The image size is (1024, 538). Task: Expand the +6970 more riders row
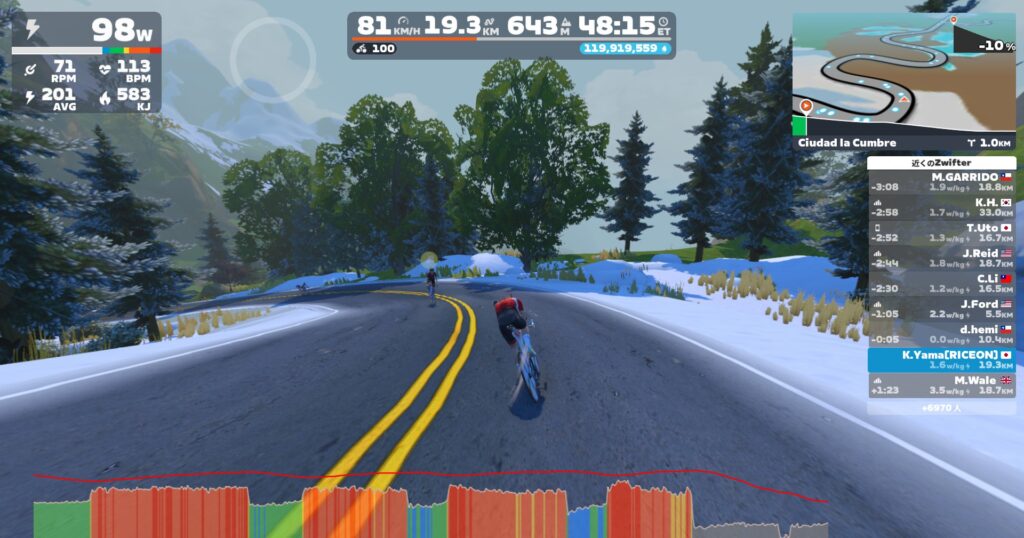tap(941, 407)
